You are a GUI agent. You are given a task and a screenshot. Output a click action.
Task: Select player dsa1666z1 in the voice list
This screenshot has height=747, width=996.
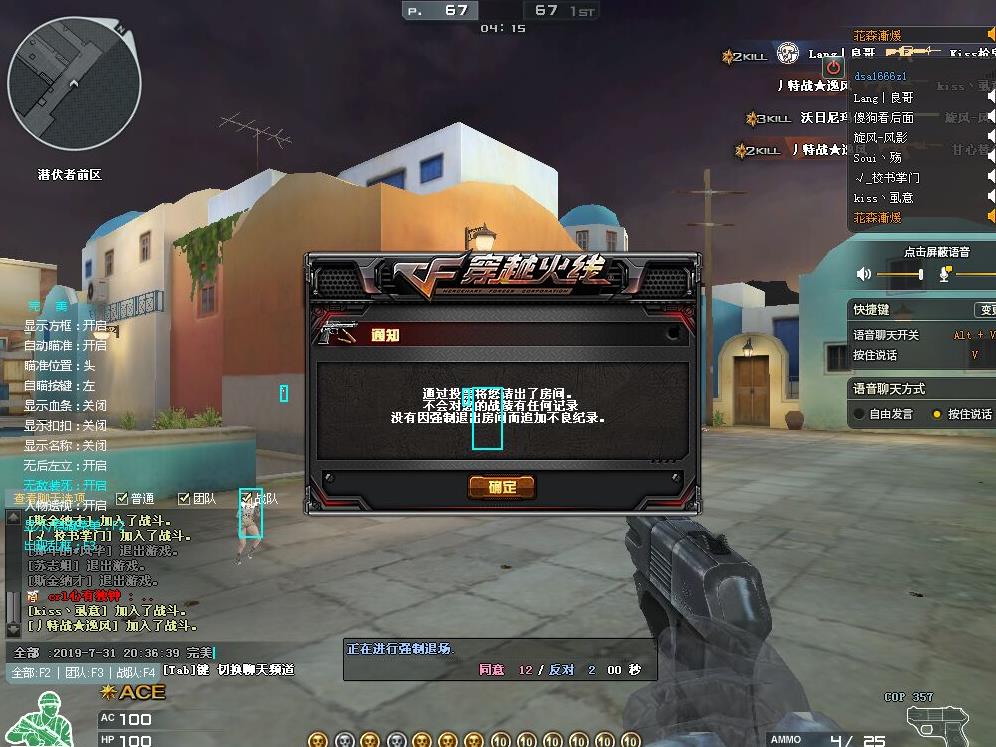tap(881, 77)
